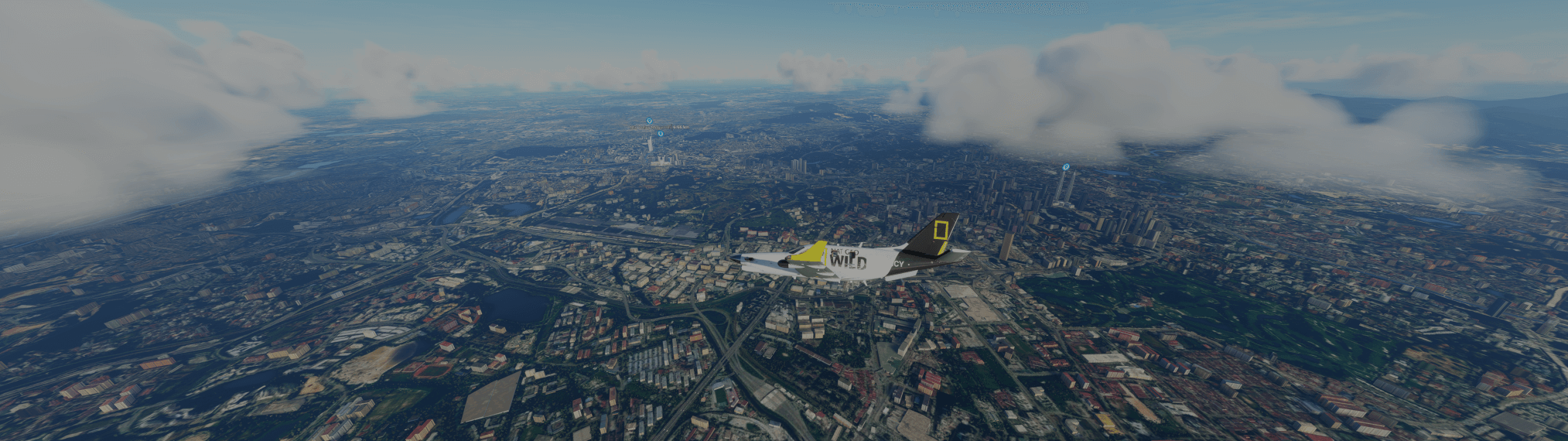Screen dimensions: 1568x441
Task: Select the POI marker above the twin towers
Action: click(x=1065, y=167)
